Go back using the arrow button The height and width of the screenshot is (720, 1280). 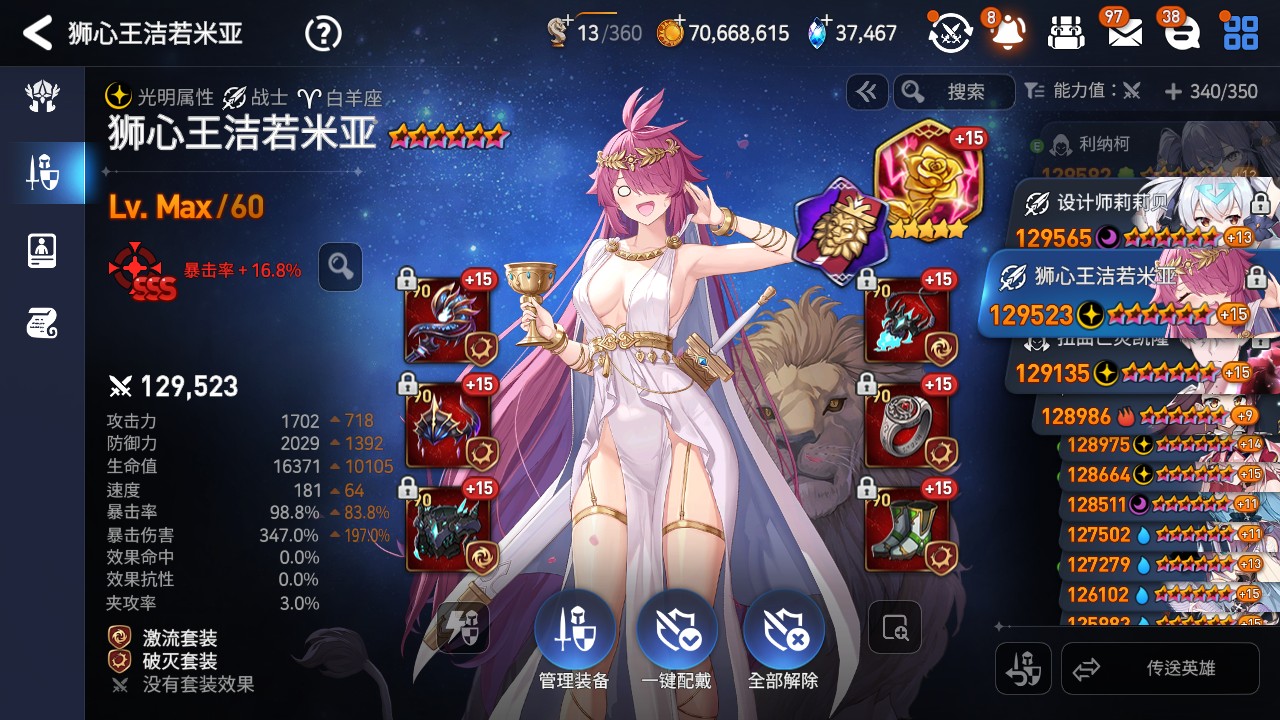click(x=38, y=33)
